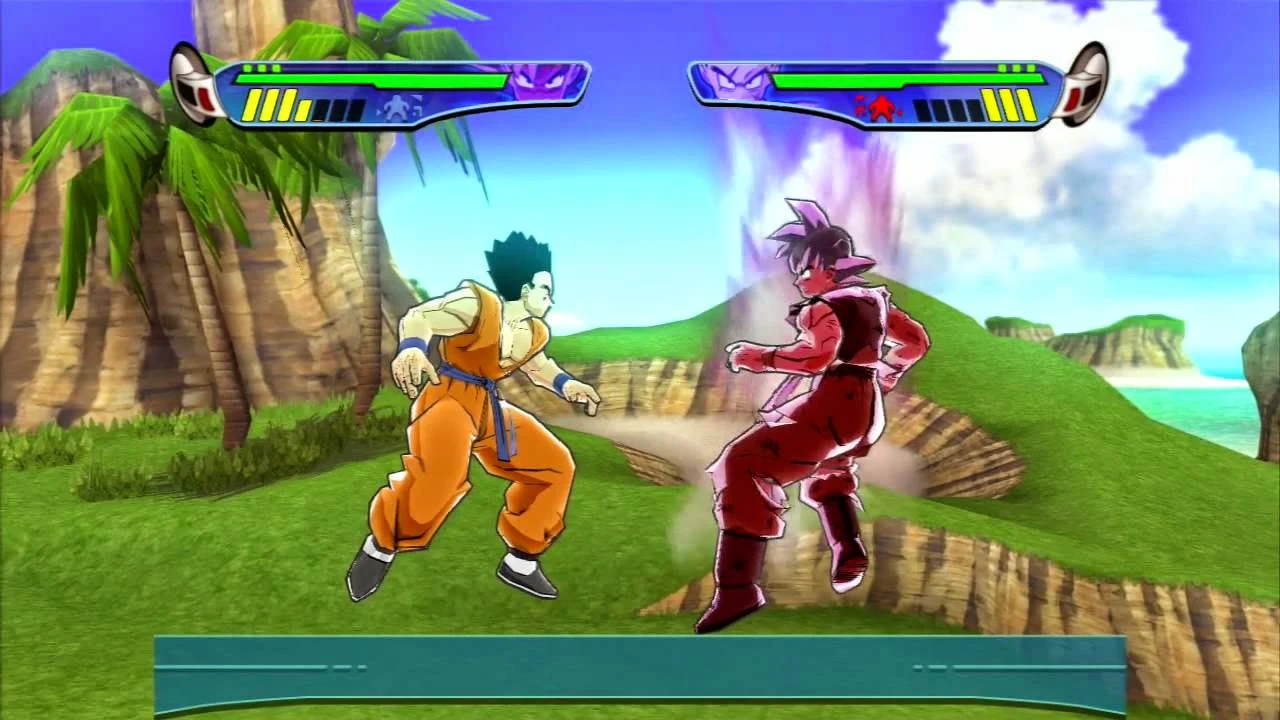Image resolution: width=1280 pixels, height=720 pixels.
Task: Click the blue fighter silhouette status icon
Action: (398, 107)
